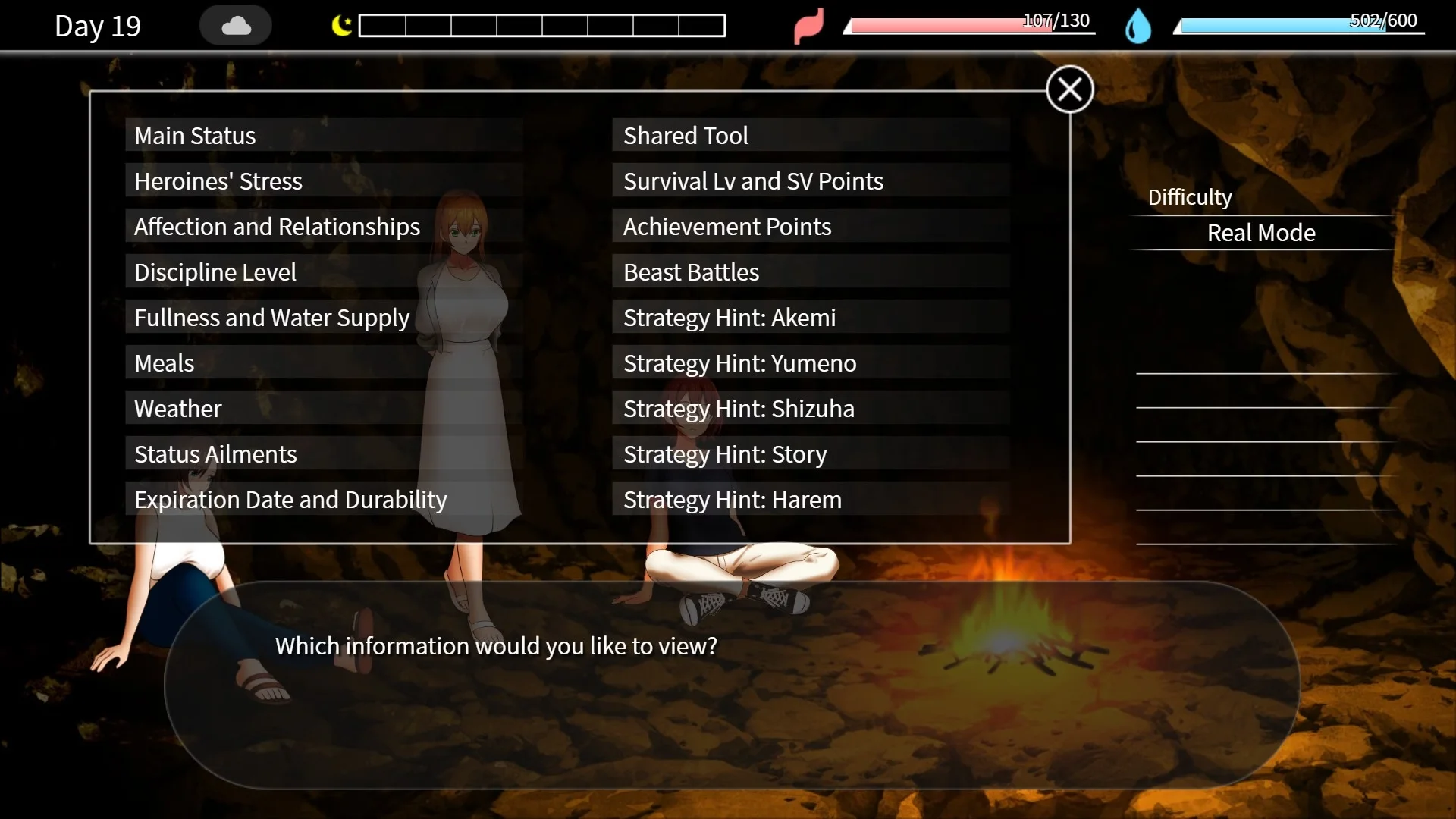Open Fullness and Water Supply info
Viewport: 1456px width, 819px height.
[324, 318]
